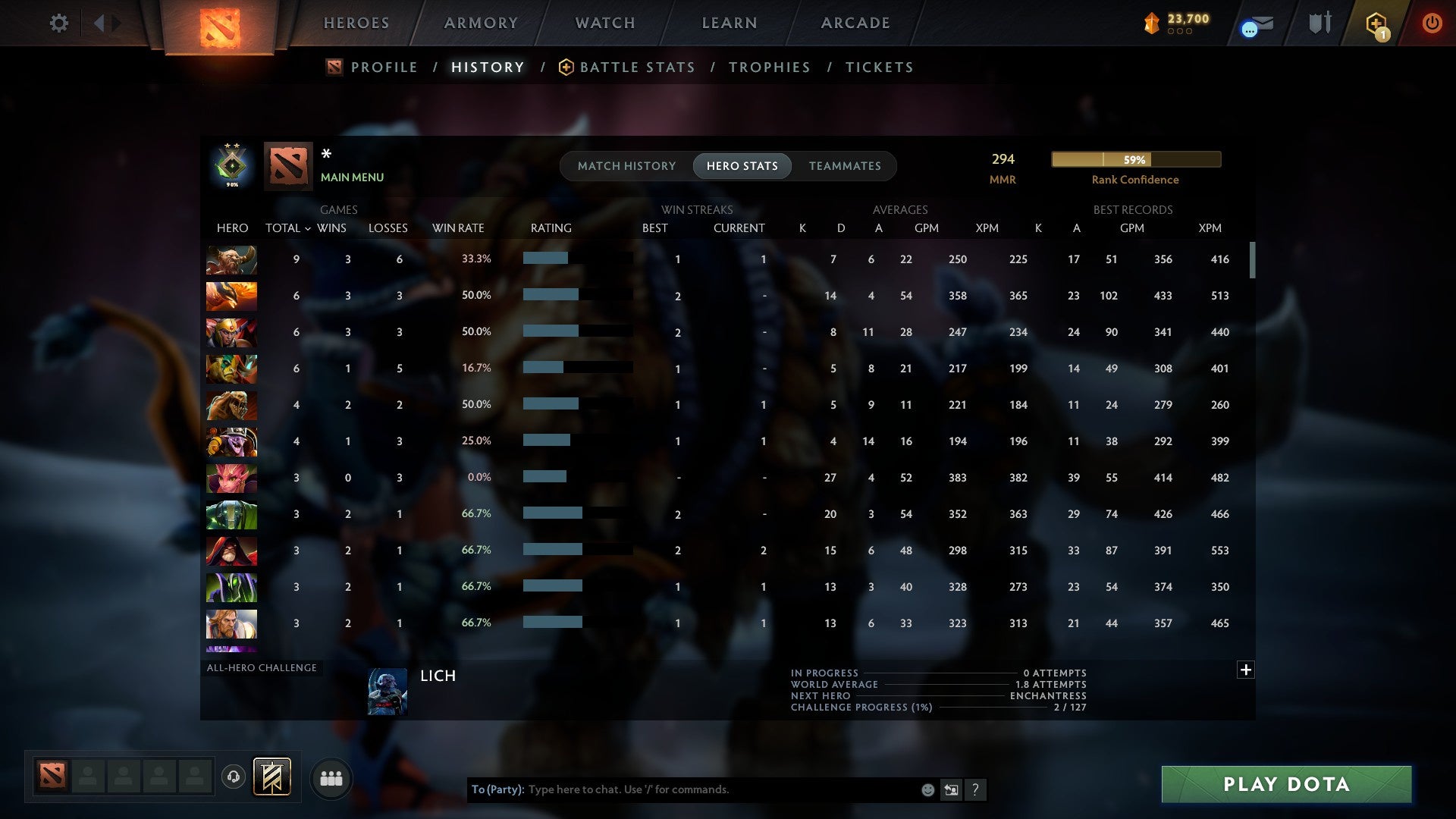Open the guild banner icon

[273, 778]
